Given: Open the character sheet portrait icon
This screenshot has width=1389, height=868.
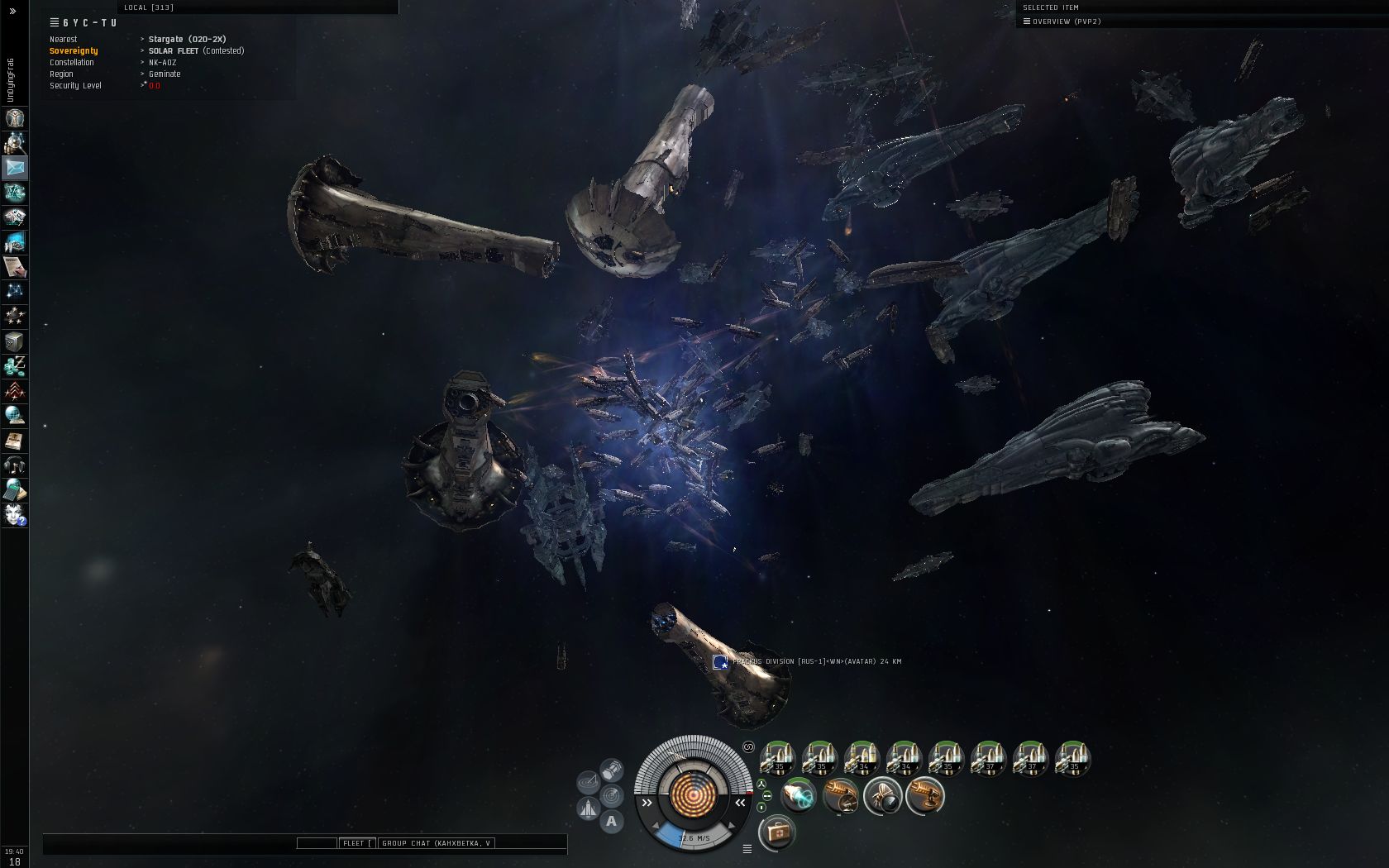Looking at the screenshot, I should pyautogui.click(x=15, y=118).
